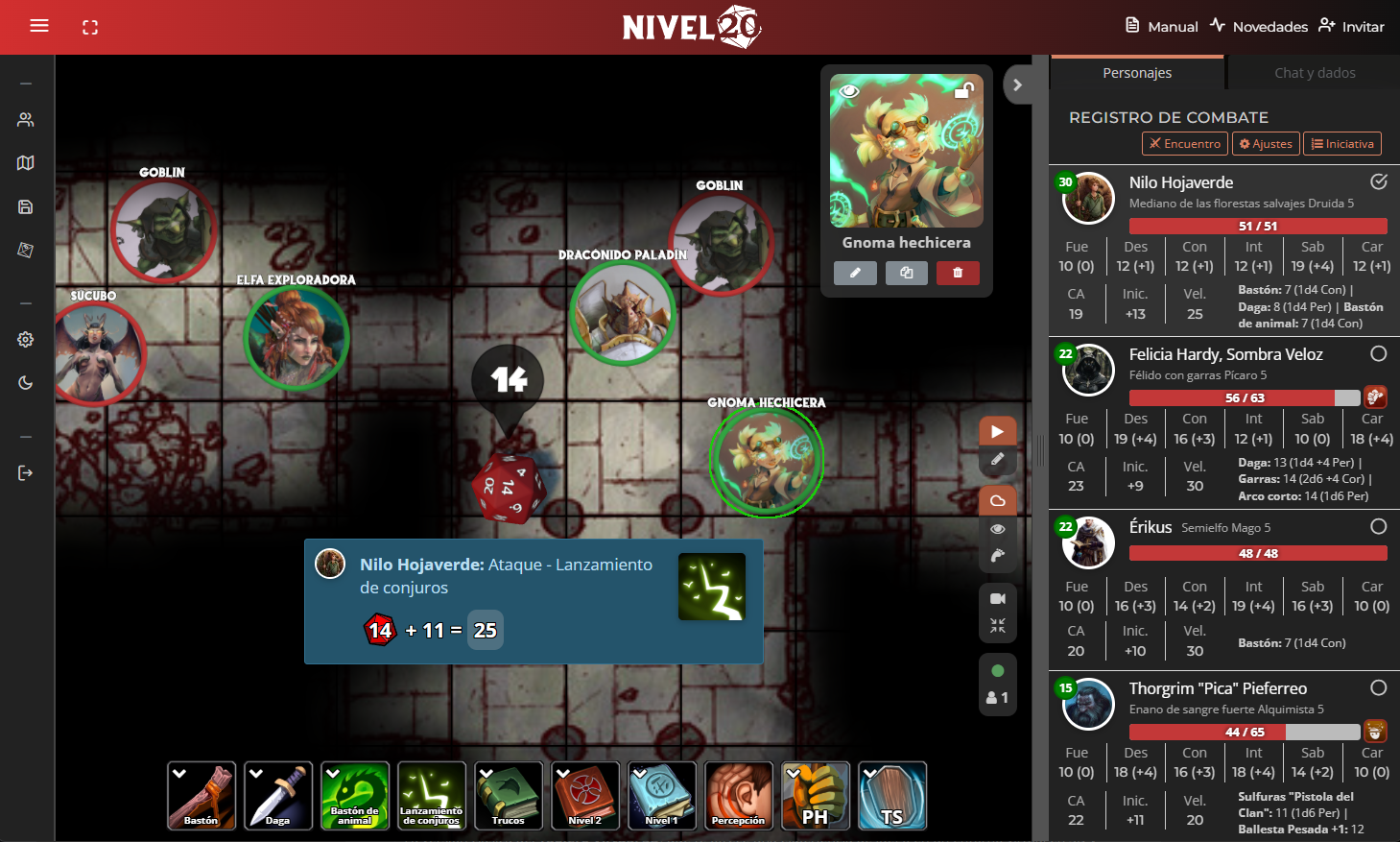
Task: Open Novedades in the top bar
Action: [1258, 26]
